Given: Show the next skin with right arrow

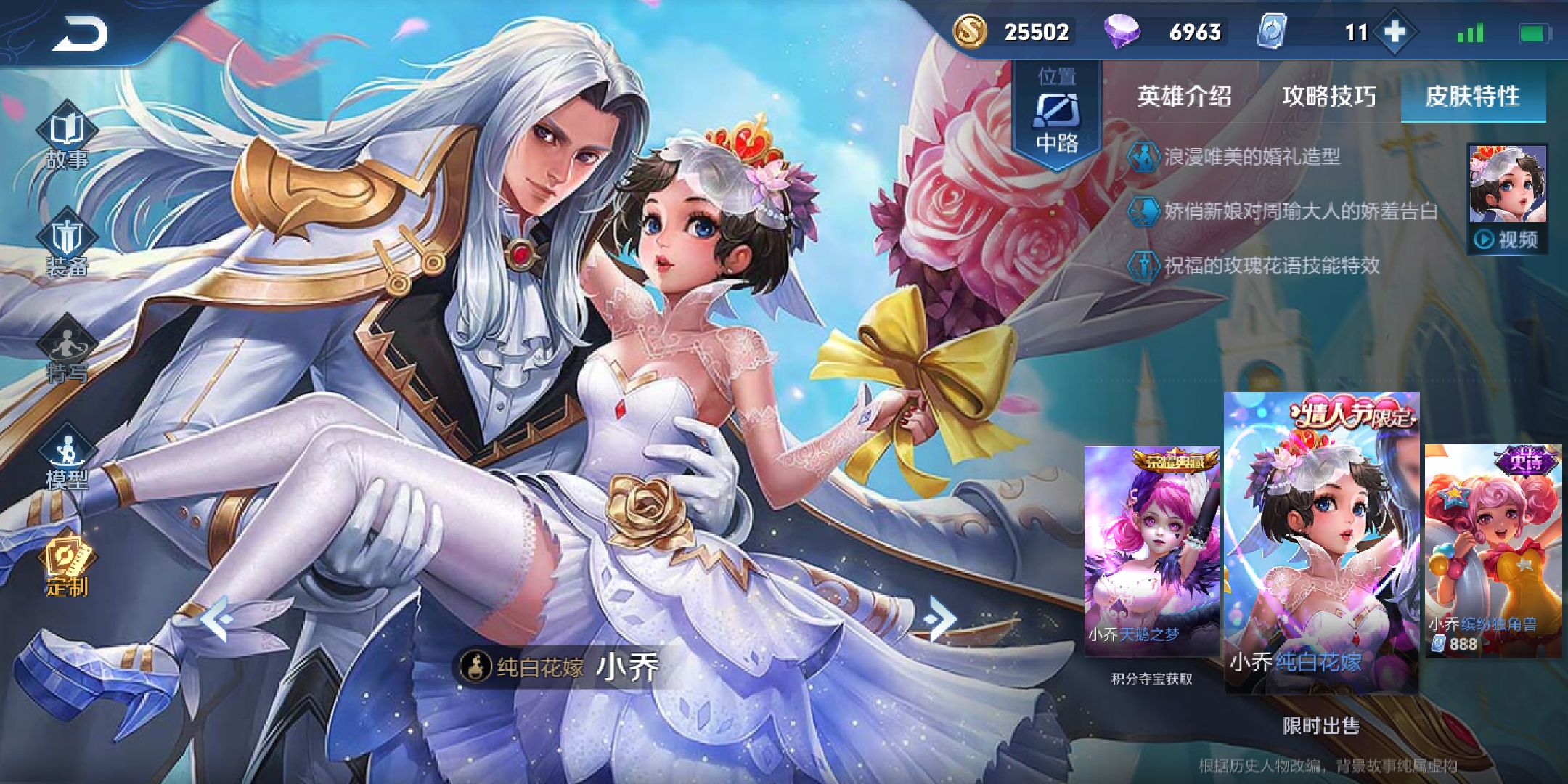Looking at the screenshot, I should click(941, 618).
